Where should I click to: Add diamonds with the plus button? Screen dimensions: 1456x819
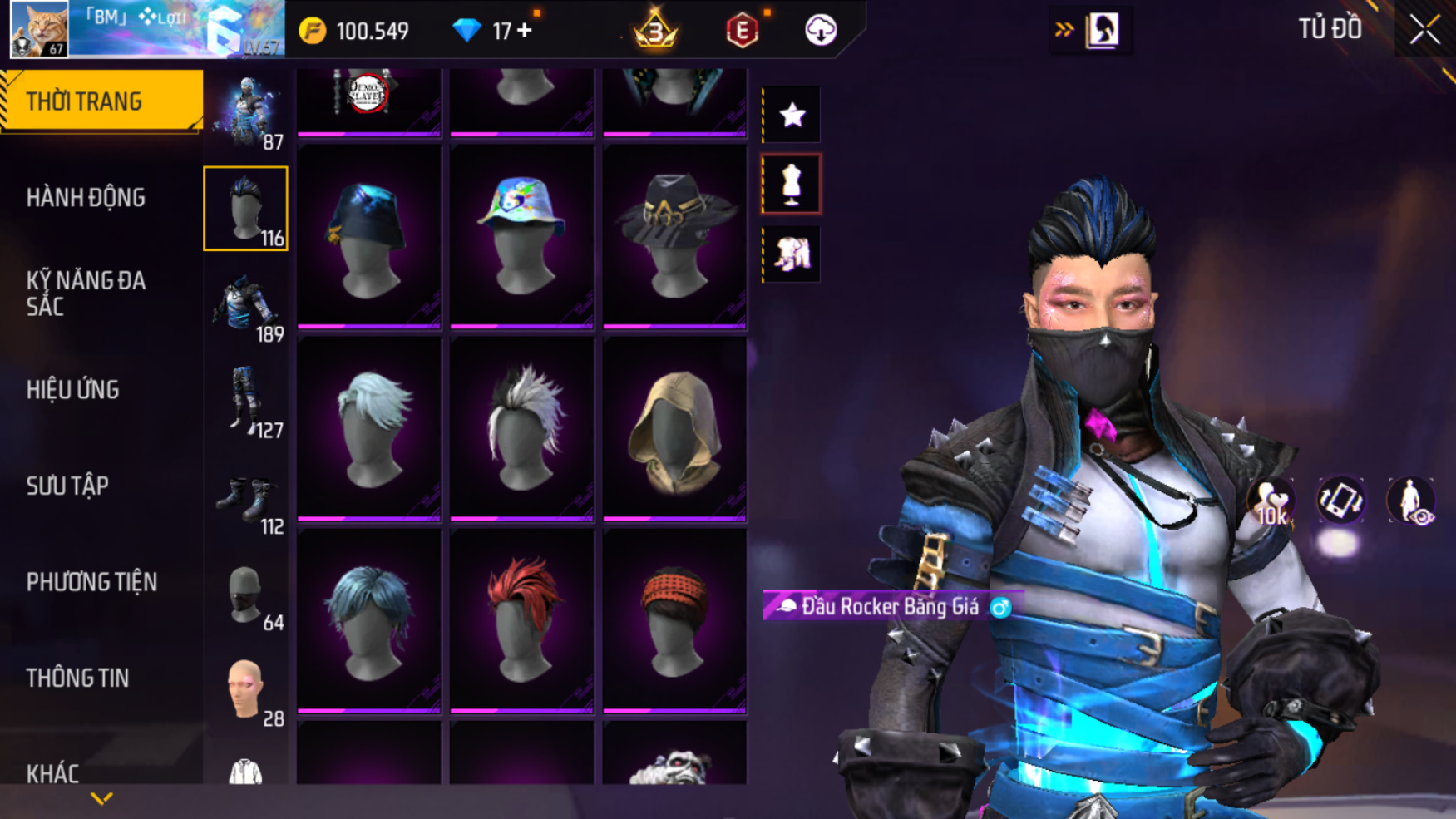pyautogui.click(x=525, y=31)
